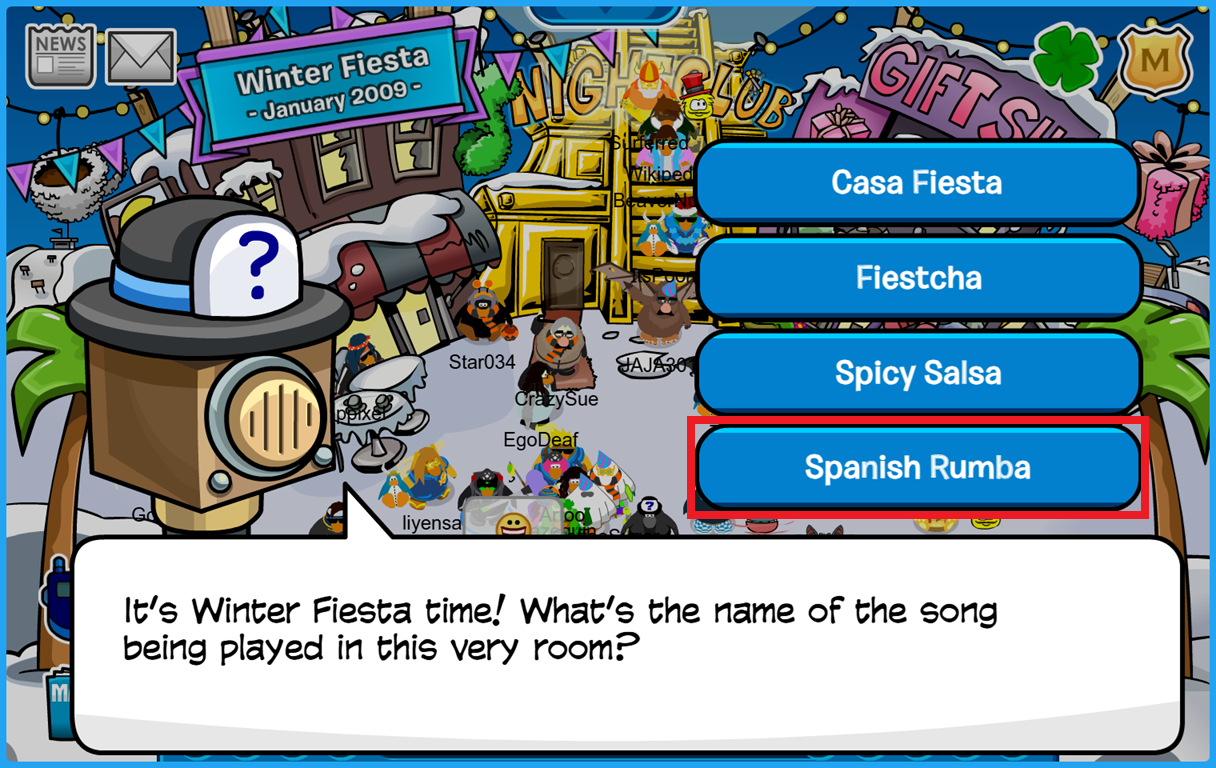Open the News newspaper icon
Viewport: 1216px width, 768px height.
coord(61,56)
